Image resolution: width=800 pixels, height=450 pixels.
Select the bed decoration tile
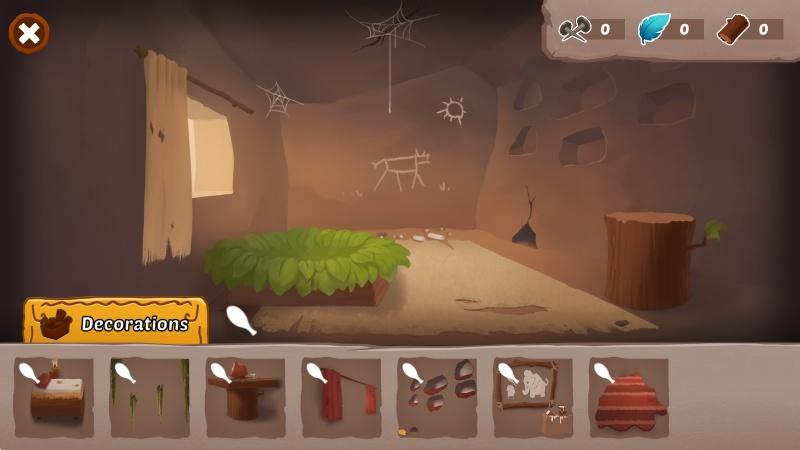point(54,397)
